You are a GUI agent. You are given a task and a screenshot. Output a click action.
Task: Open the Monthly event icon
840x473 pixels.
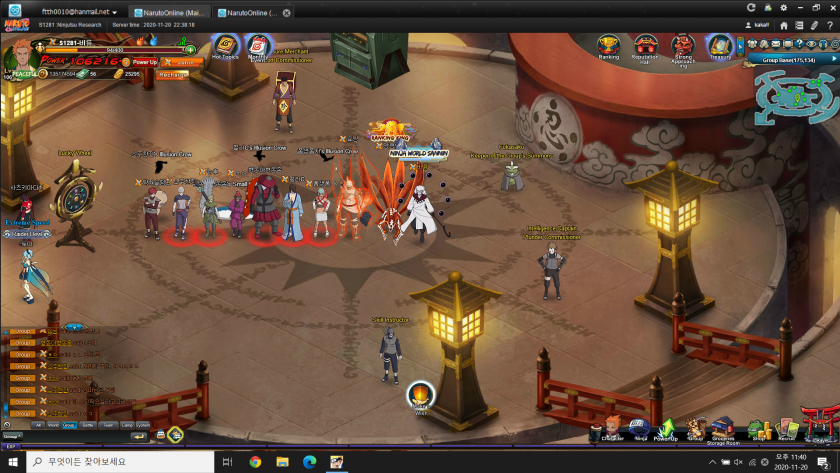[258, 46]
